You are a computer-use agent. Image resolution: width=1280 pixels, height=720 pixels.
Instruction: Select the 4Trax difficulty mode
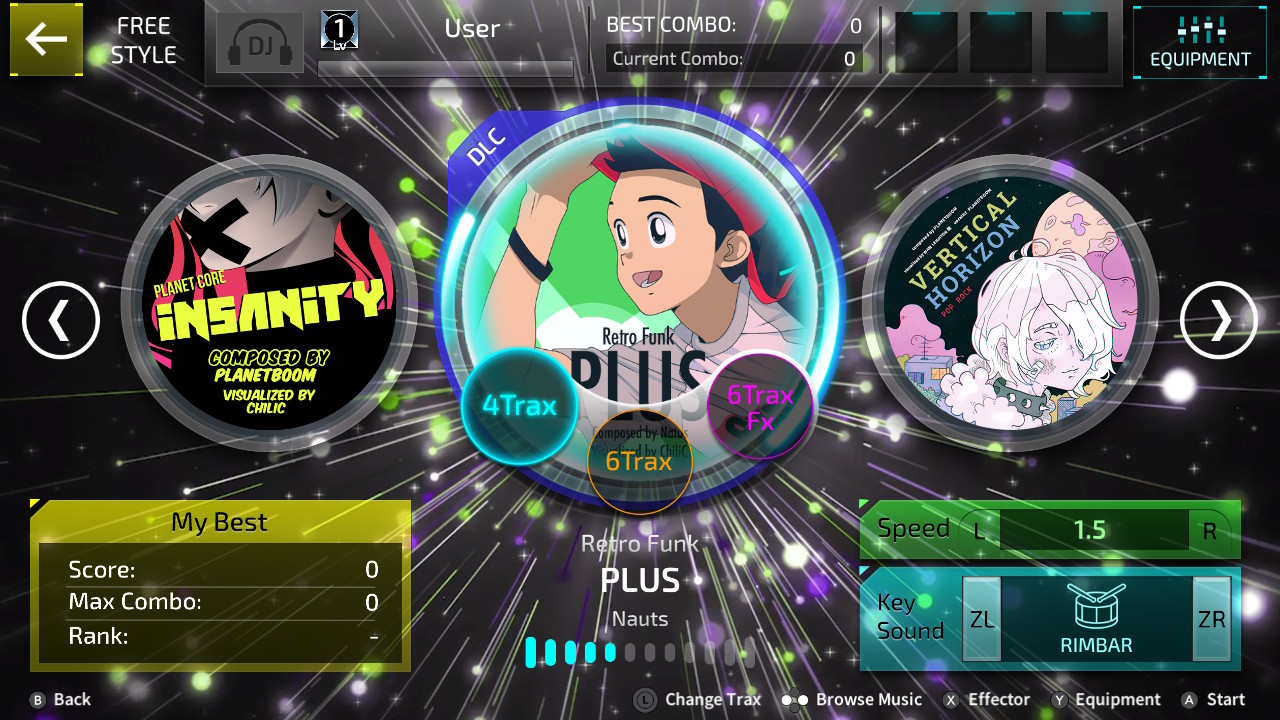click(x=520, y=406)
